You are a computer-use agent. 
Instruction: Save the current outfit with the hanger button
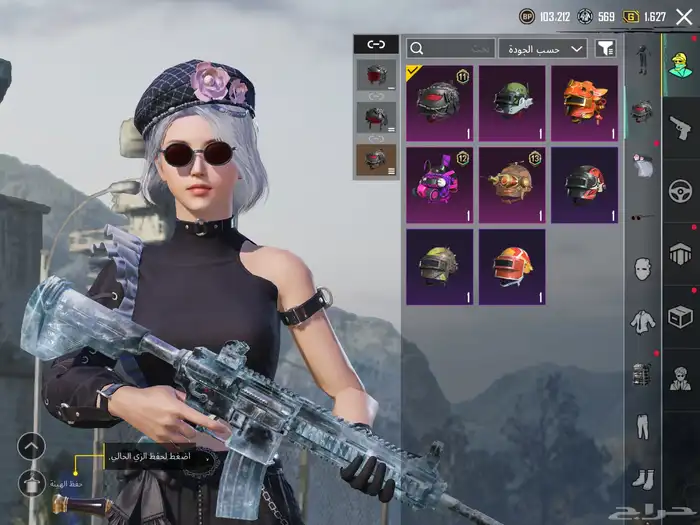point(32,484)
